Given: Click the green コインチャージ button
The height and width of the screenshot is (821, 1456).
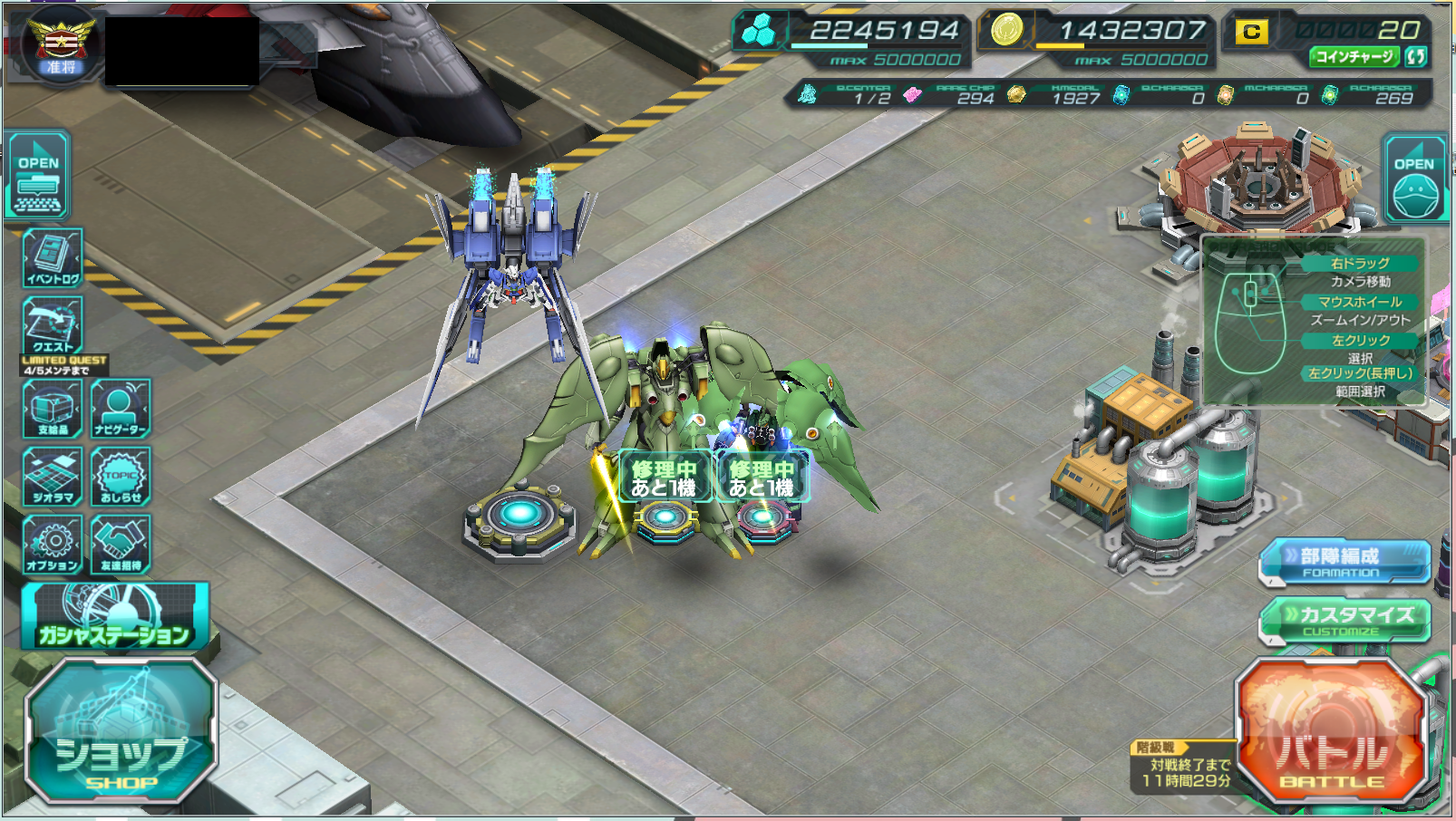Looking at the screenshot, I should [x=1354, y=56].
